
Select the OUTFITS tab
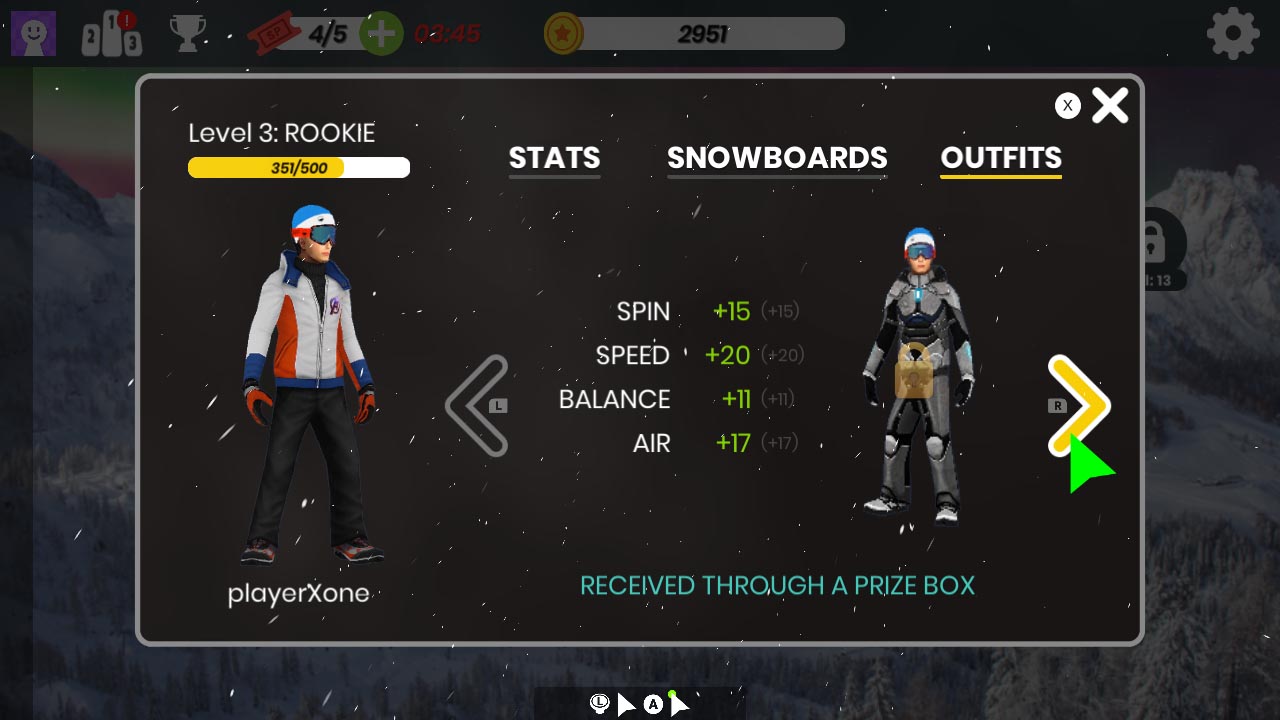point(1001,158)
